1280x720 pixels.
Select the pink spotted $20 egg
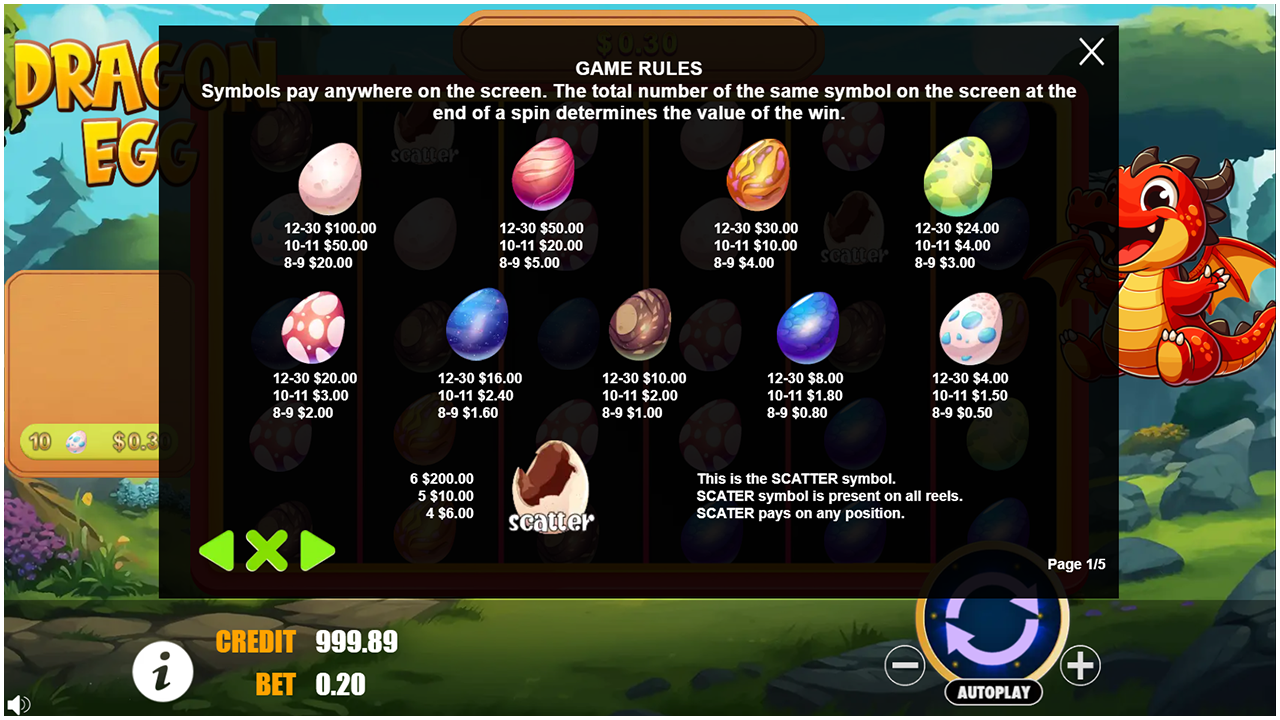pos(313,325)
